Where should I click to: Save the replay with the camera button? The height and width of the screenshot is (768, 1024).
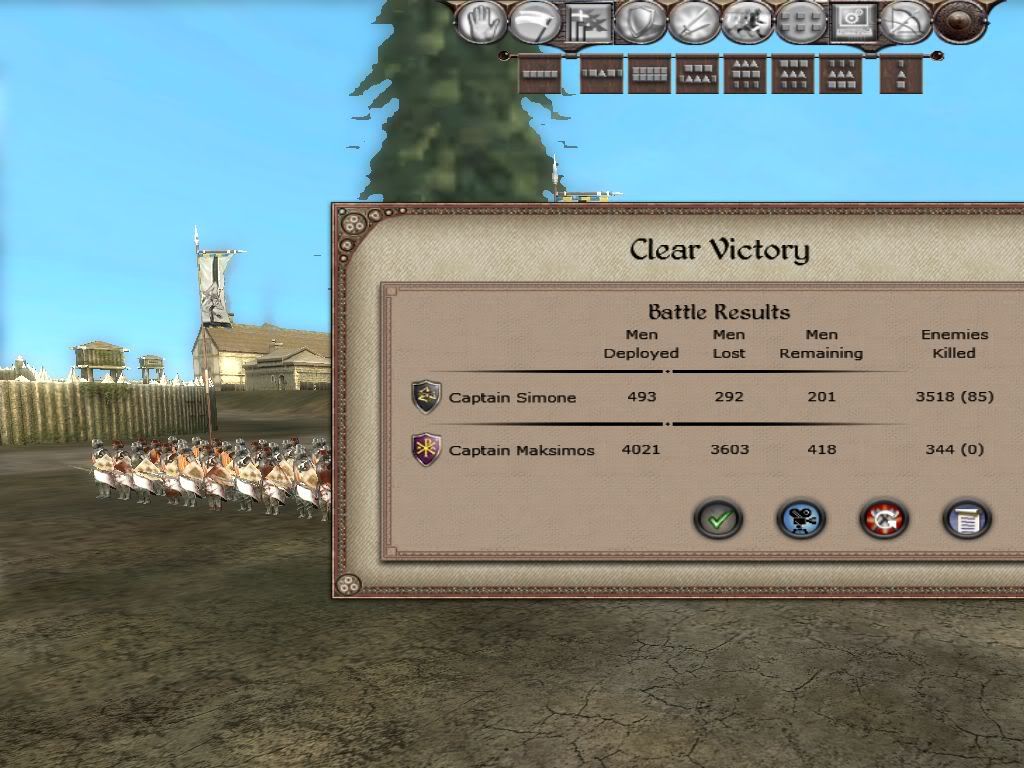click(801, 519)
